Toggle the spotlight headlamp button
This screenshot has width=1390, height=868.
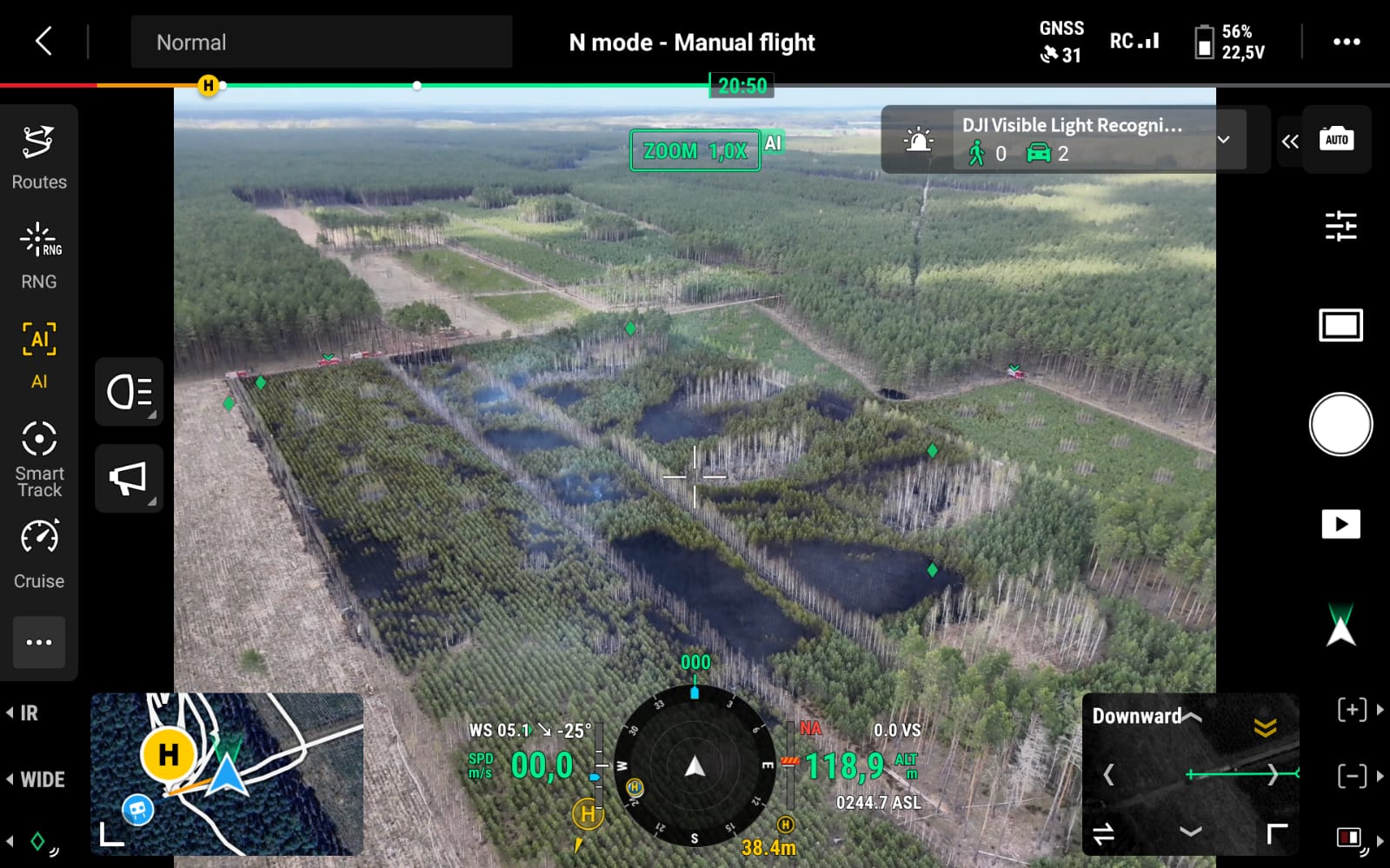pos(129,392)
